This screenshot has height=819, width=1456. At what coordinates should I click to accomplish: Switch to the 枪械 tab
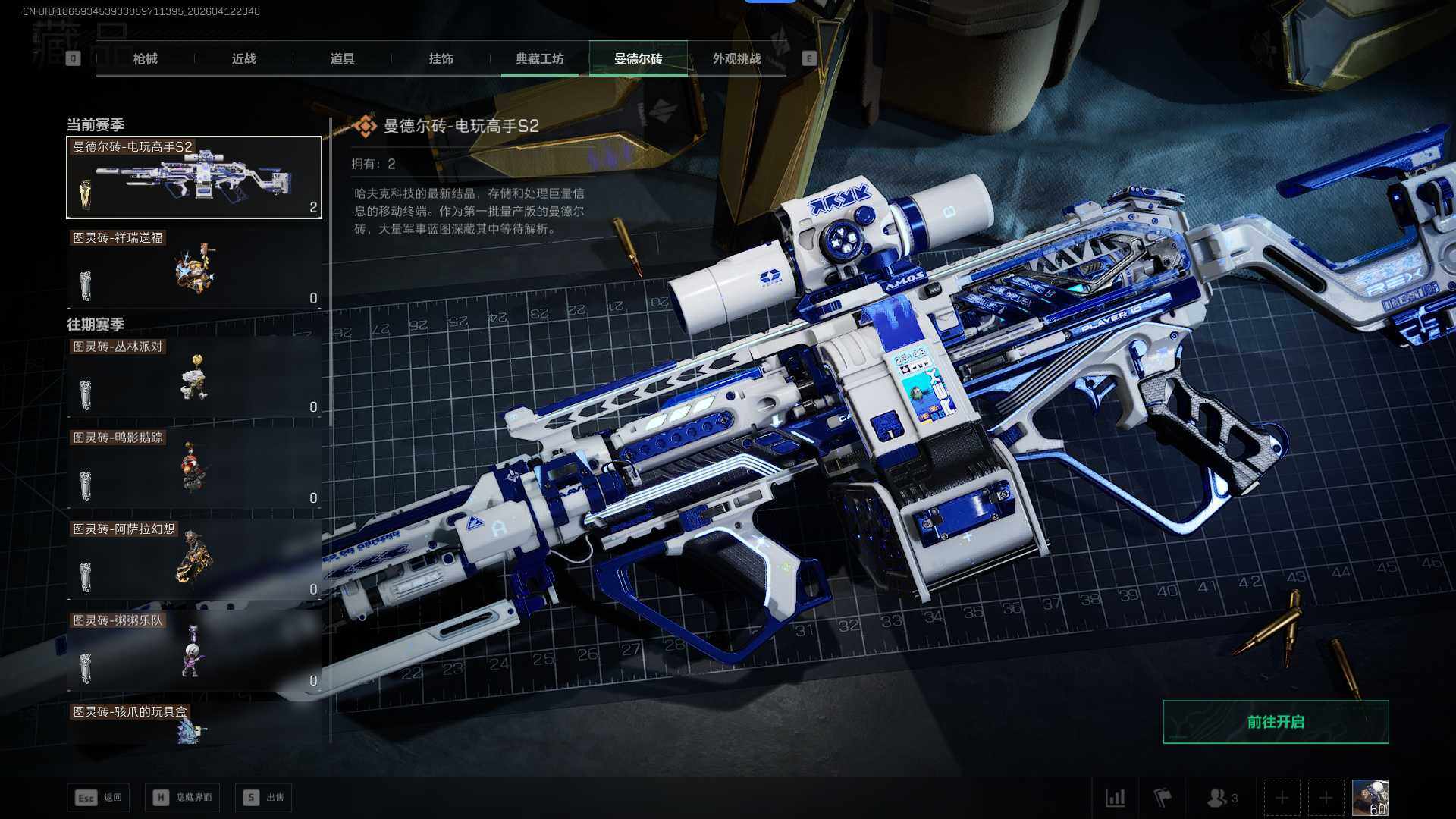point(145,58)
